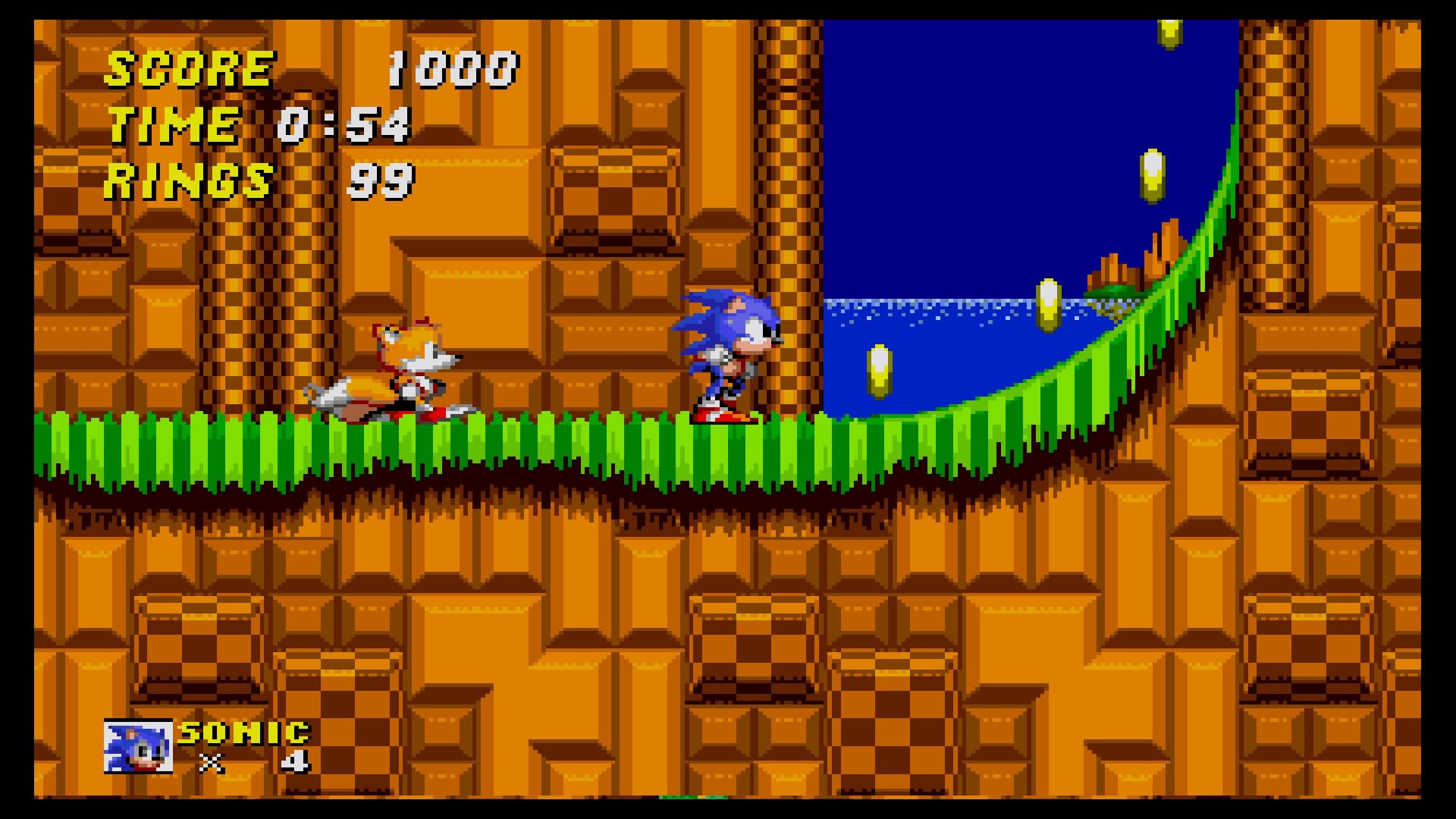
Task: Click the Sonic lives portrait icon
Action: [x=138, y=746]
